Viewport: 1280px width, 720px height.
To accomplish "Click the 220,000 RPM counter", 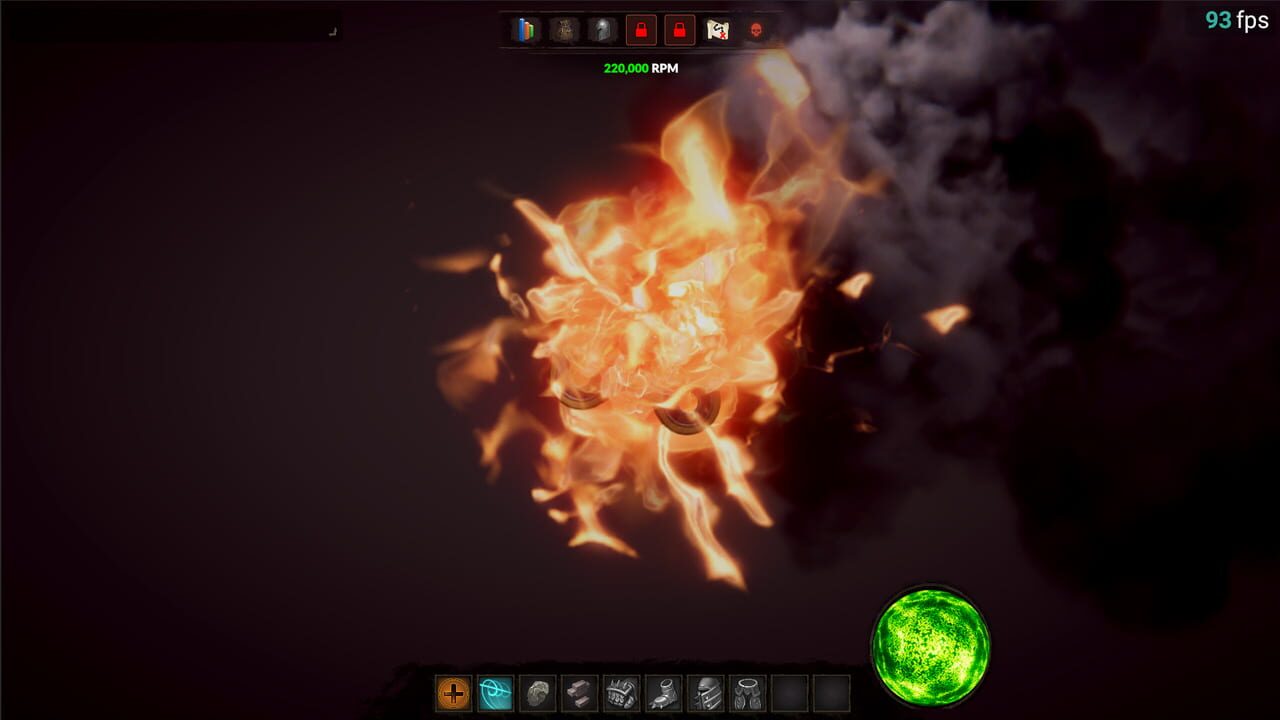I will pos(639,69).
